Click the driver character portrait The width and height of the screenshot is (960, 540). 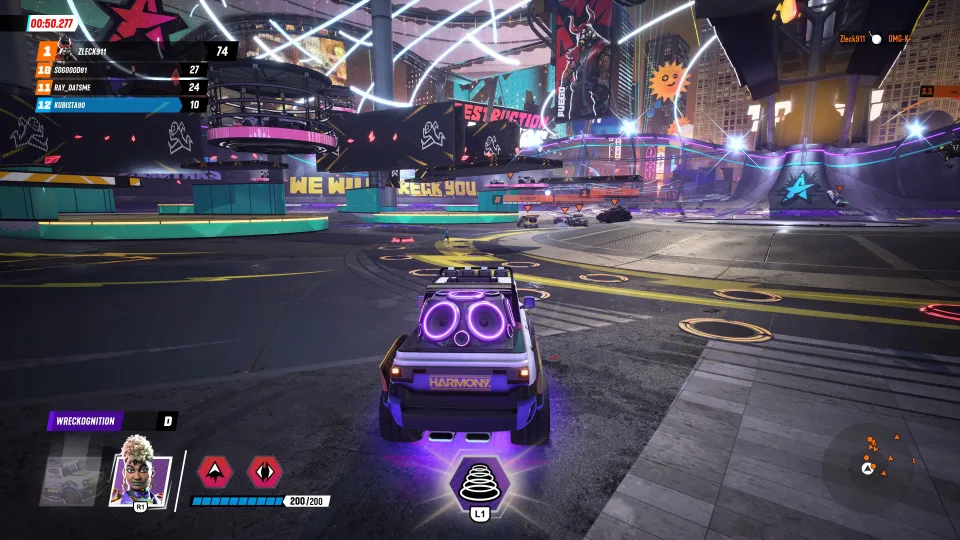141,469
